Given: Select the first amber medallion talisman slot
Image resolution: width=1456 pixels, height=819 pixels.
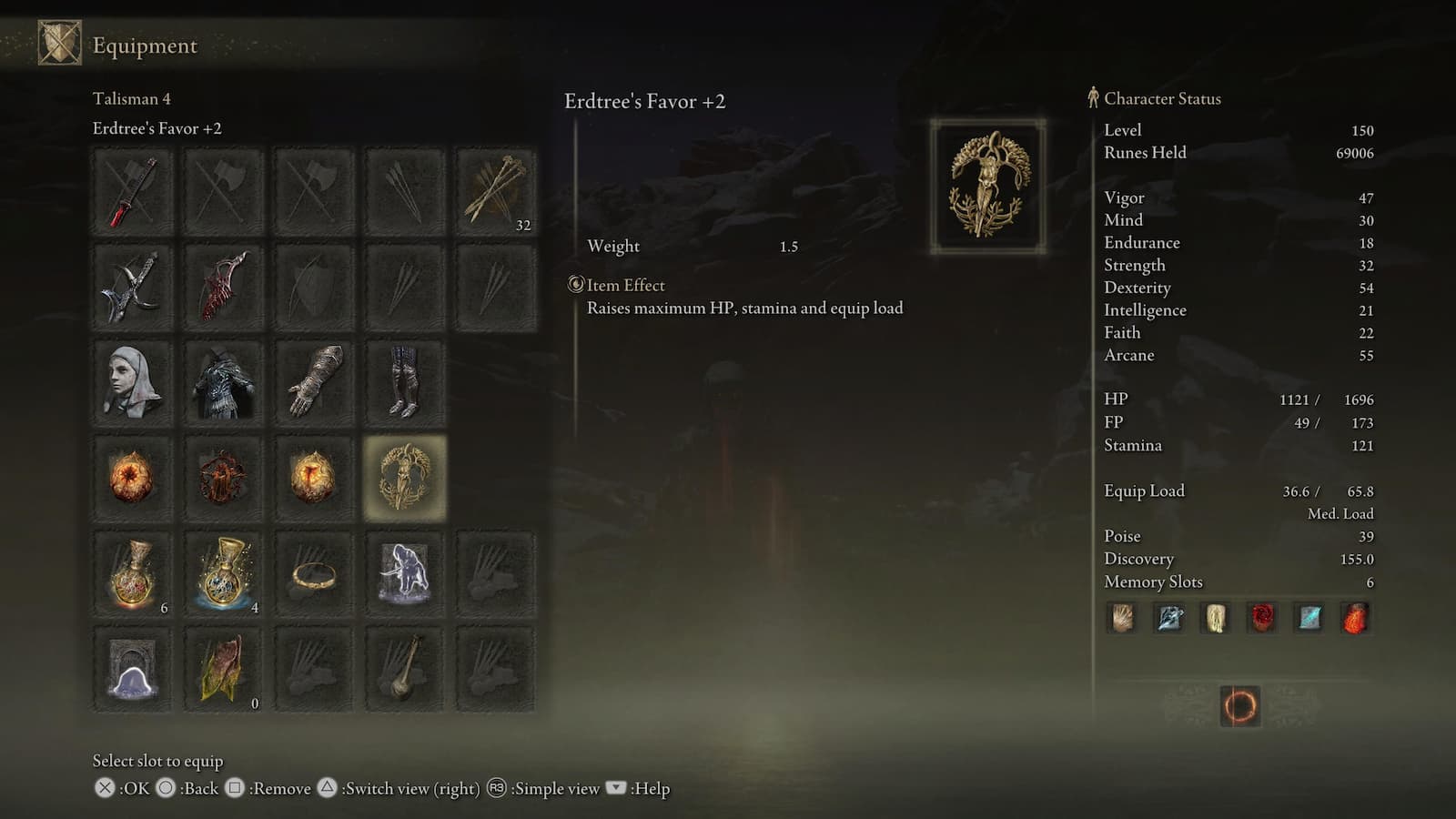Looking at the screenshot, I should [x=132, y=478].
